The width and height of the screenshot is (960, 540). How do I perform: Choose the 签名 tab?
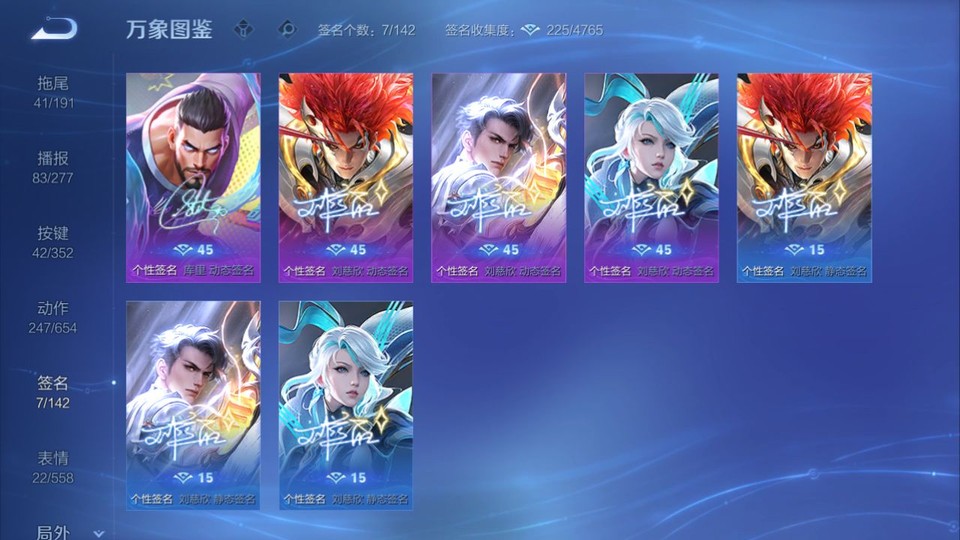pos(55,391)
